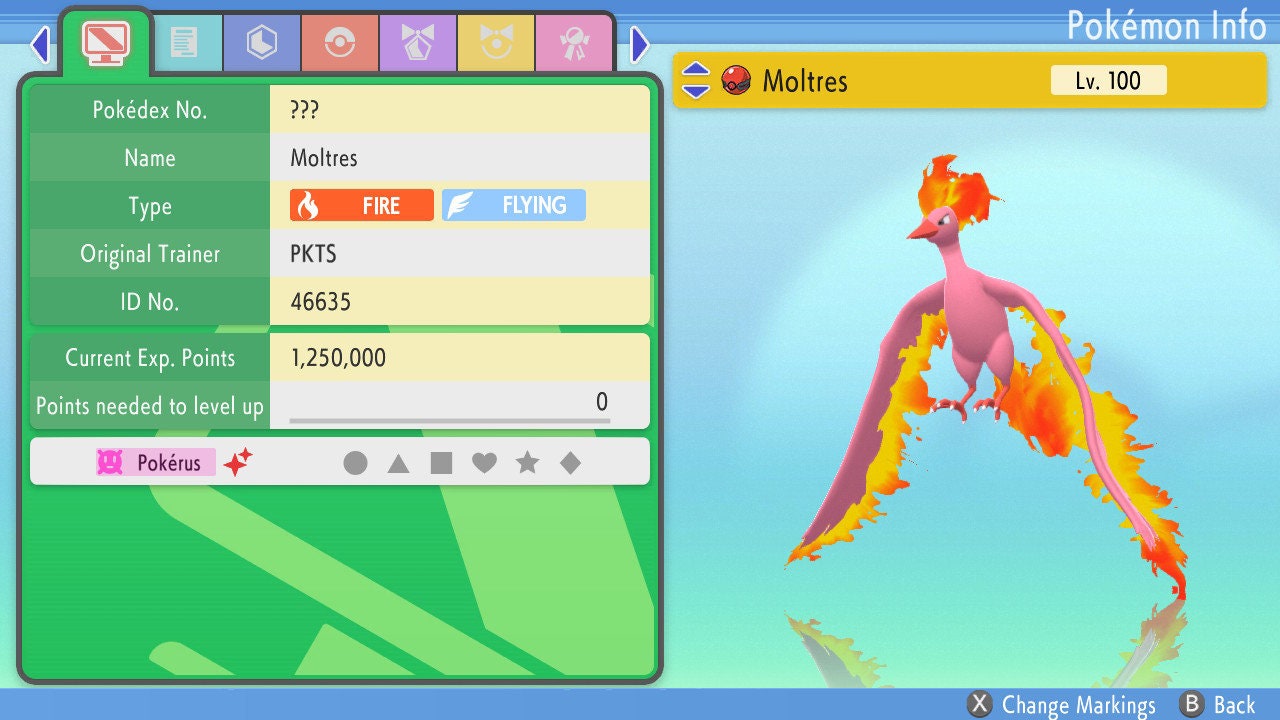Open the yellow medal tab

495,42
